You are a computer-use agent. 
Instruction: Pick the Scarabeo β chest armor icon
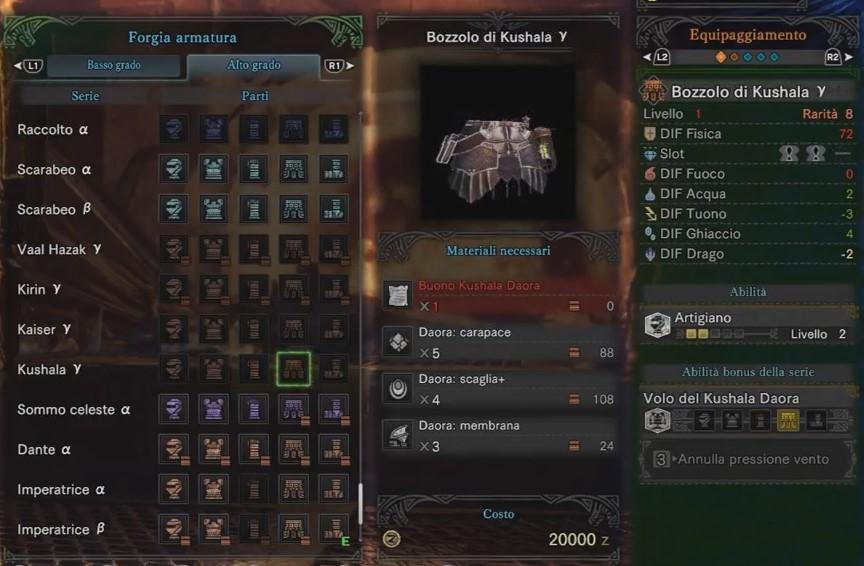pos(214,209)
